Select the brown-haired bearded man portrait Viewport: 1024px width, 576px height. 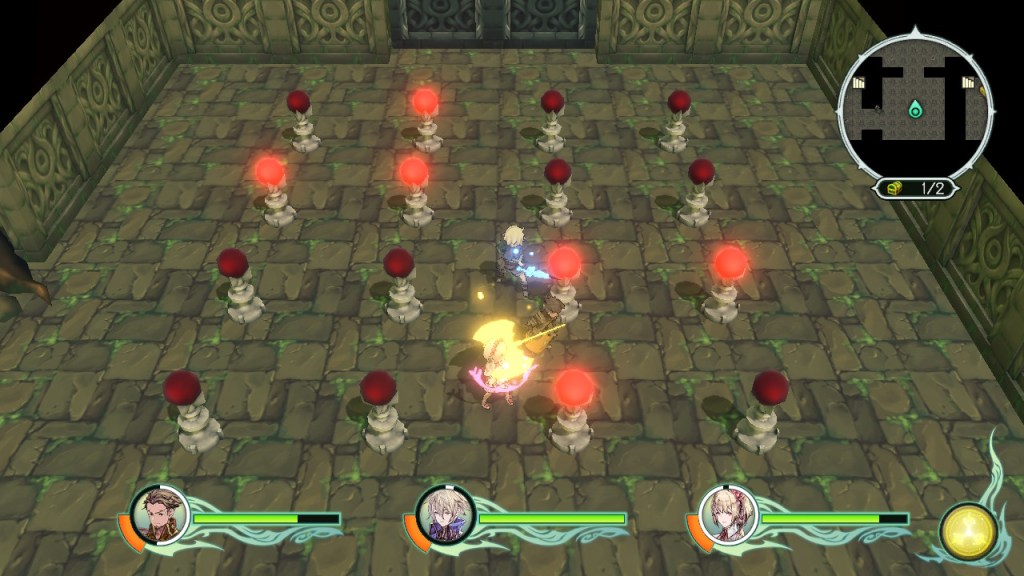[x=159, y=515]
